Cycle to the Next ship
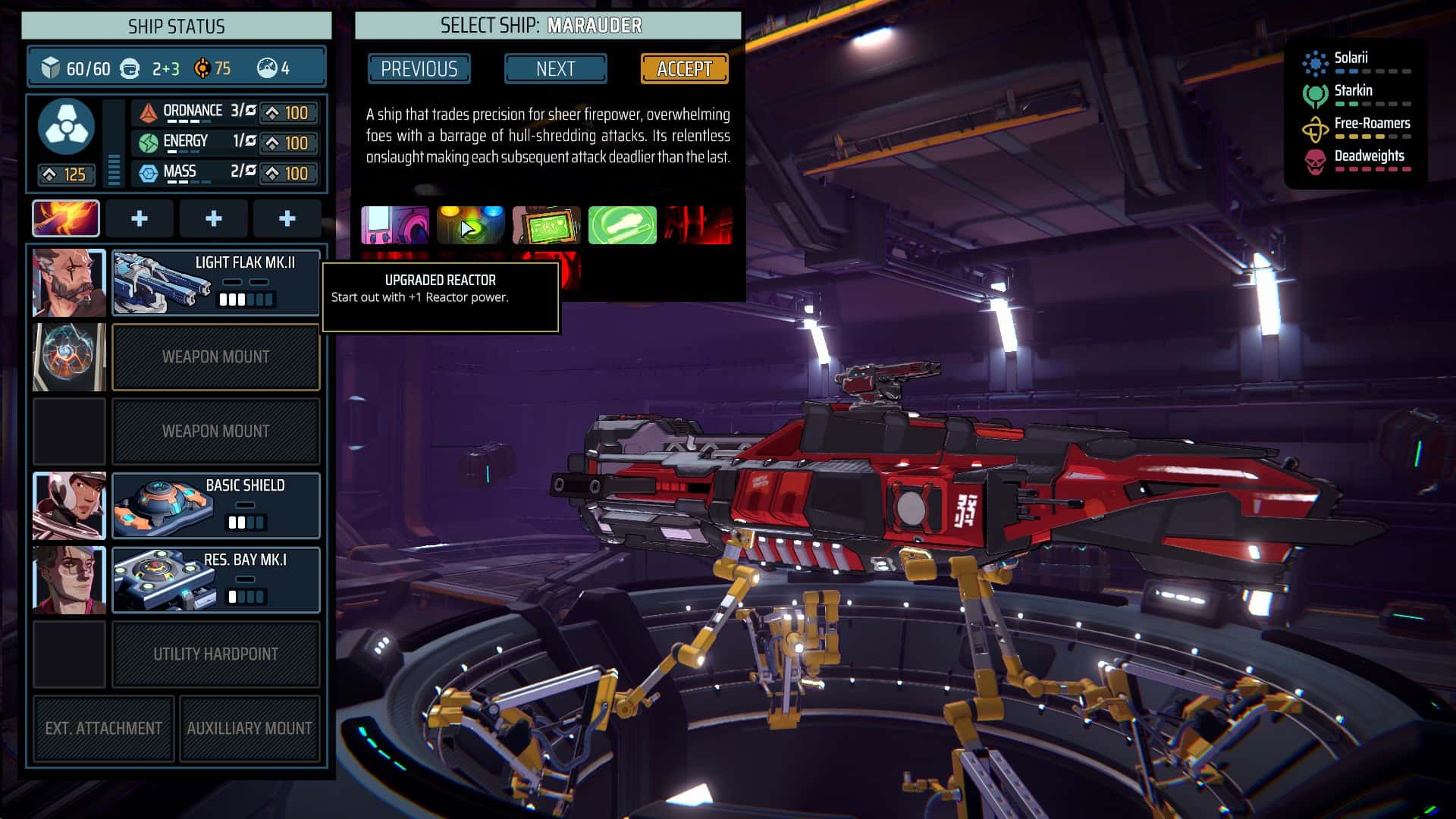This screenshot has height=819, width=1456. coord(555,69)
